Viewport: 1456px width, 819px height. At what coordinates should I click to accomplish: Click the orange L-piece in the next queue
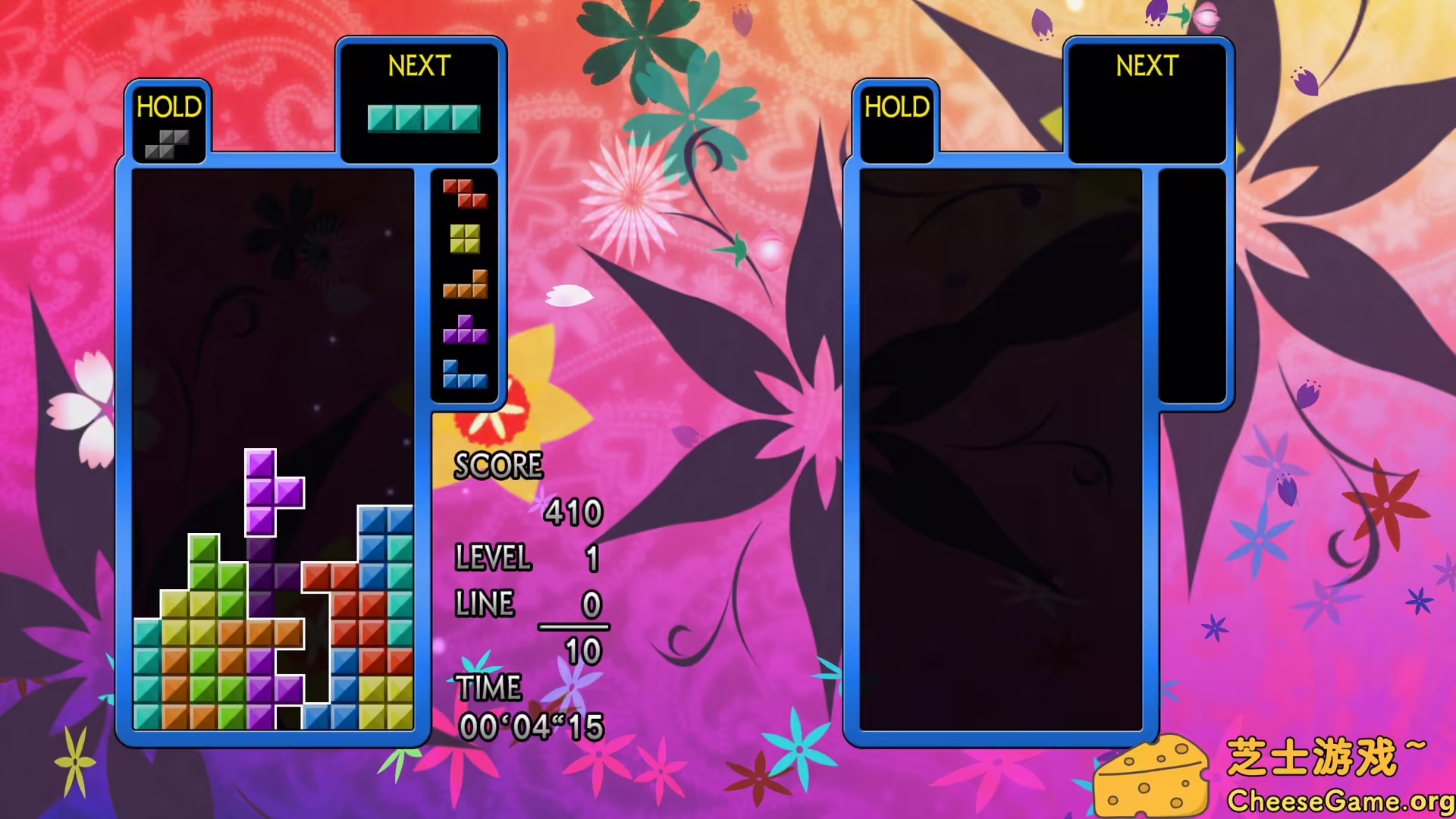[466, 284]
